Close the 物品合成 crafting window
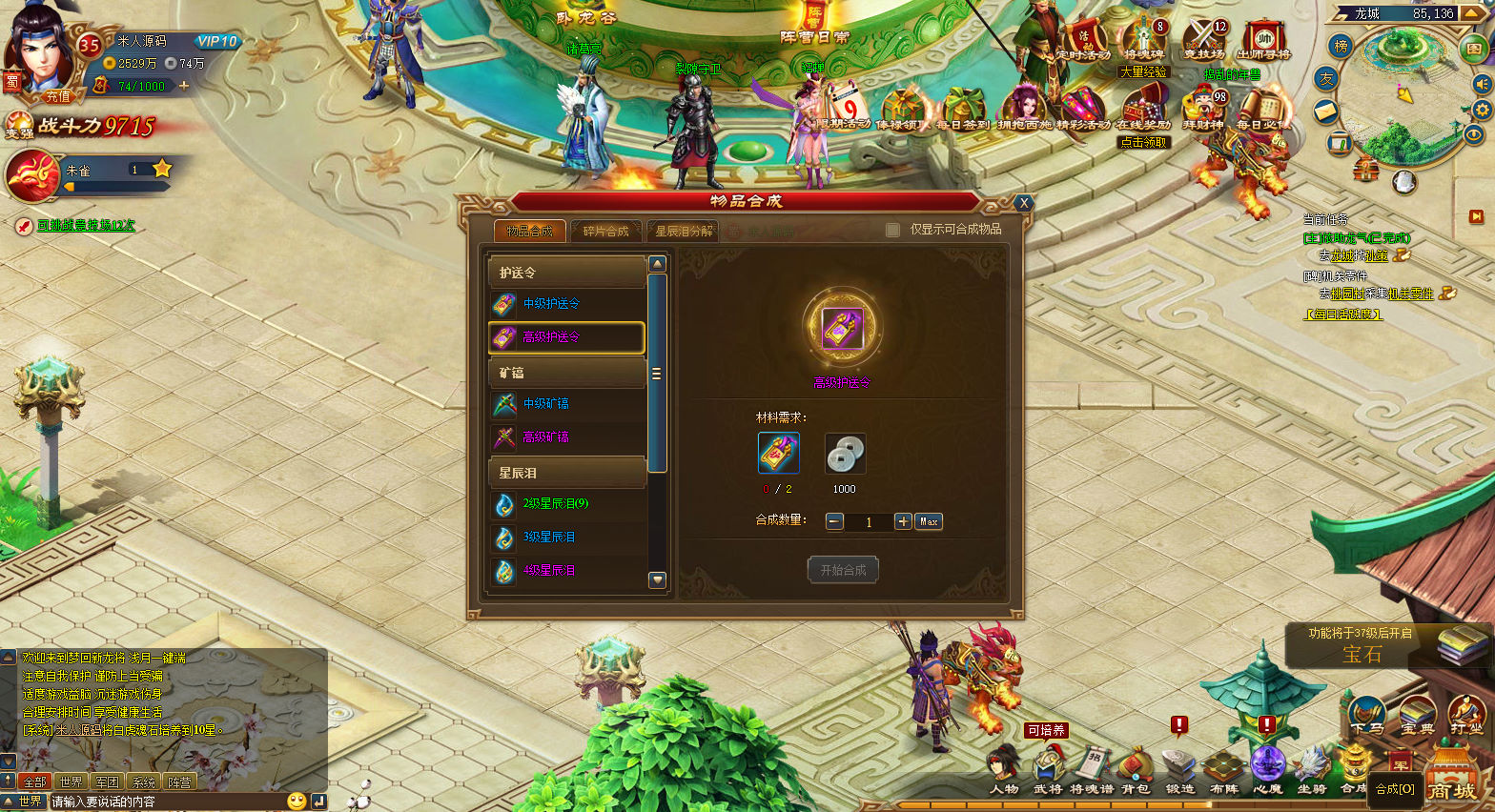This screenshot has width=1495, height=812. [1023, 203]
